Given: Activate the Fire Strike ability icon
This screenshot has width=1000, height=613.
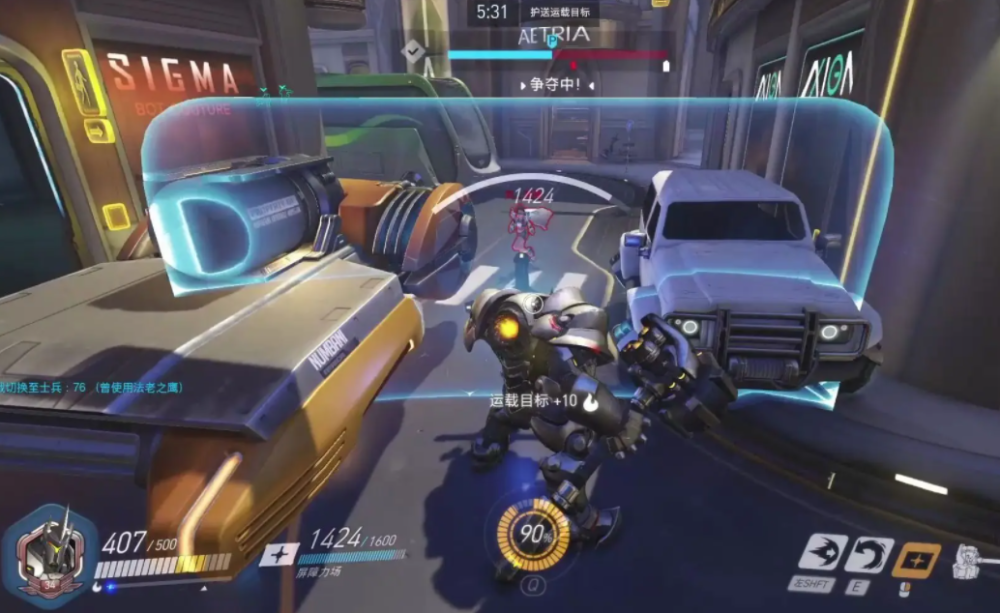Looking at the screenshot, I should (869, 554).
